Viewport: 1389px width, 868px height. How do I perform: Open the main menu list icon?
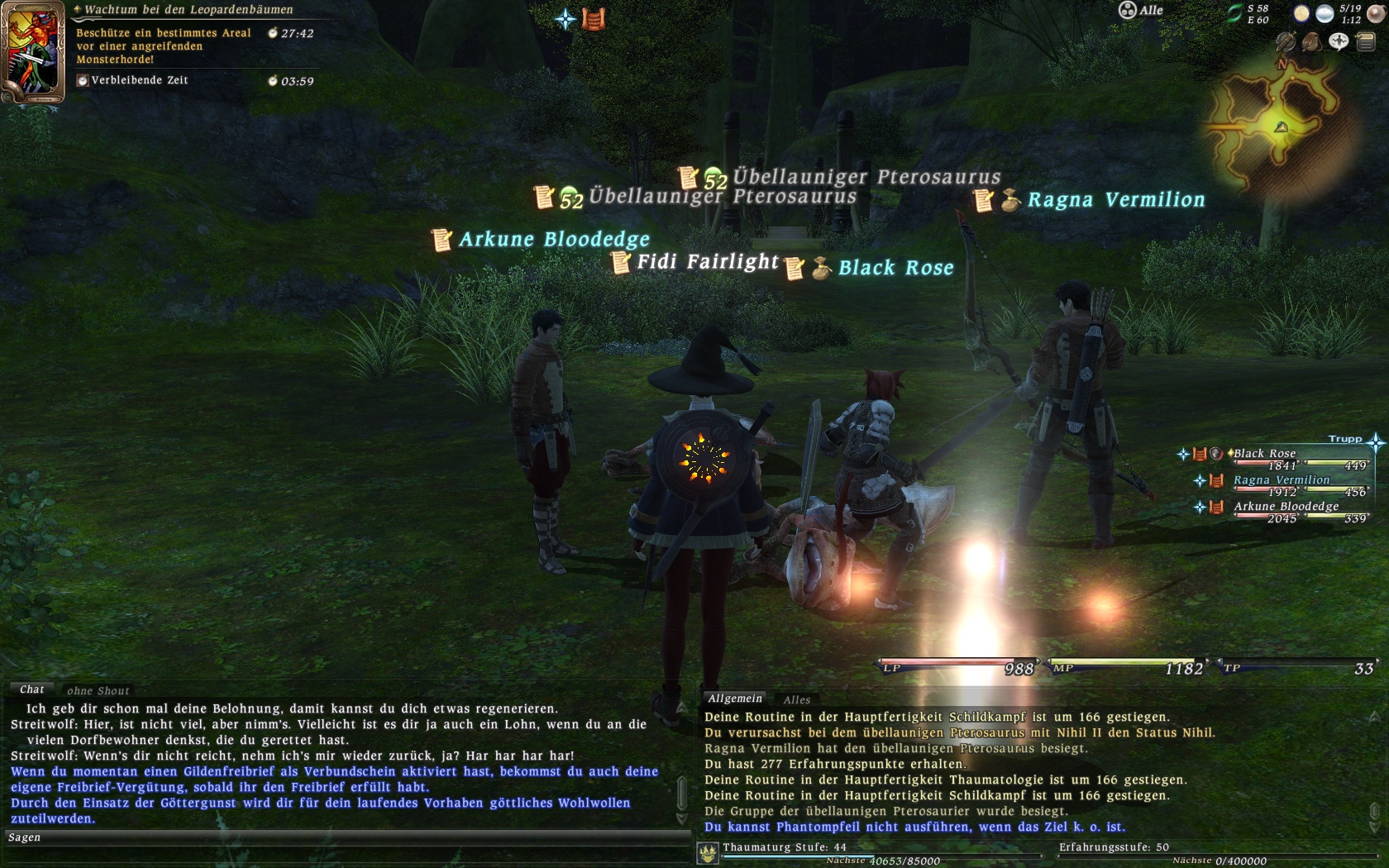pyautogui.click(x=1365, y=41)
